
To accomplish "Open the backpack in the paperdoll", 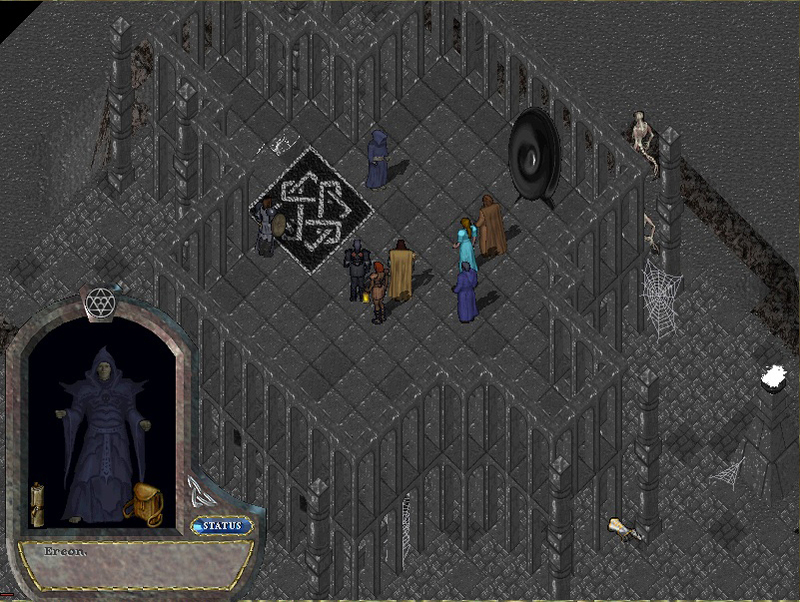I will point(143,504).
